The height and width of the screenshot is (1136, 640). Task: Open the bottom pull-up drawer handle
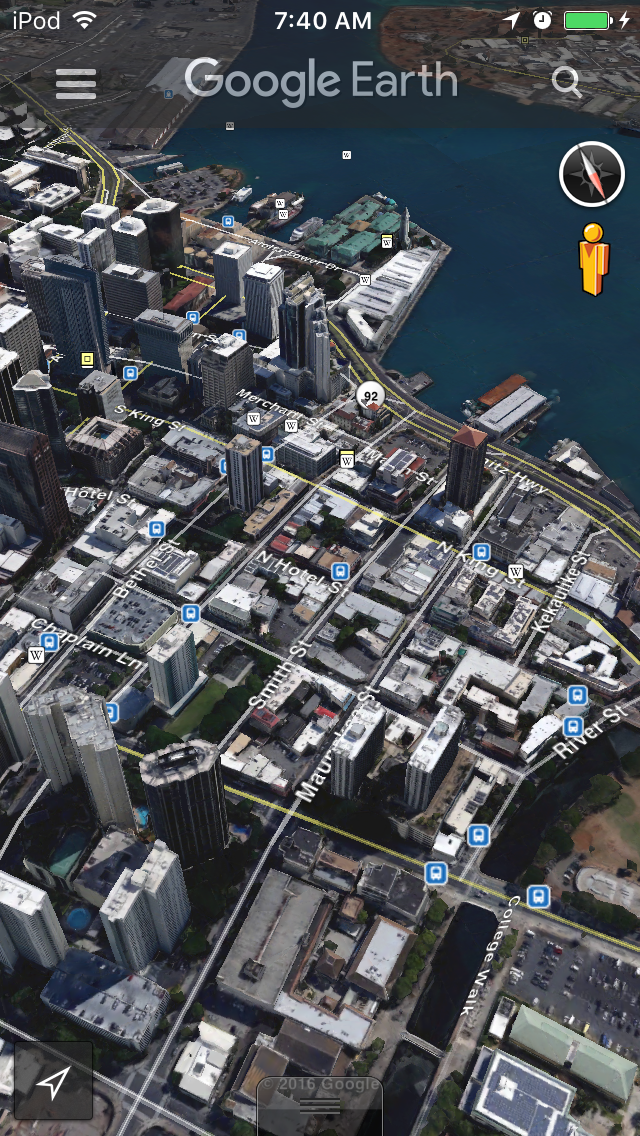coord(320,1106)
